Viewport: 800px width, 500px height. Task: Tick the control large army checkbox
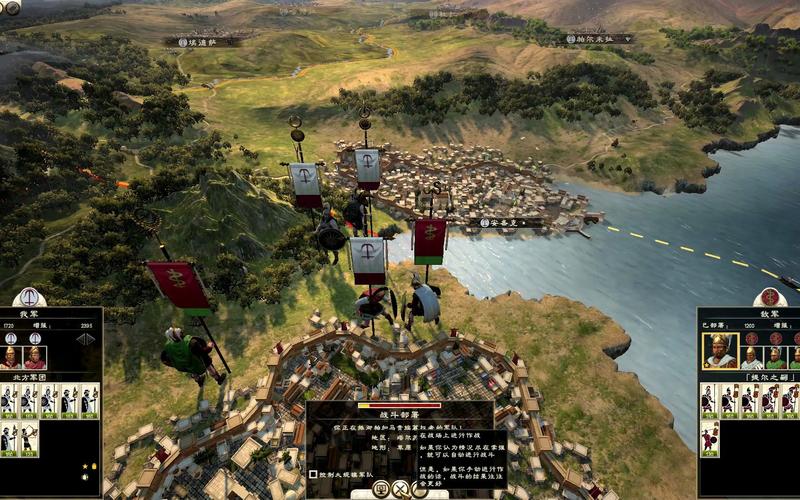(313, 474)
